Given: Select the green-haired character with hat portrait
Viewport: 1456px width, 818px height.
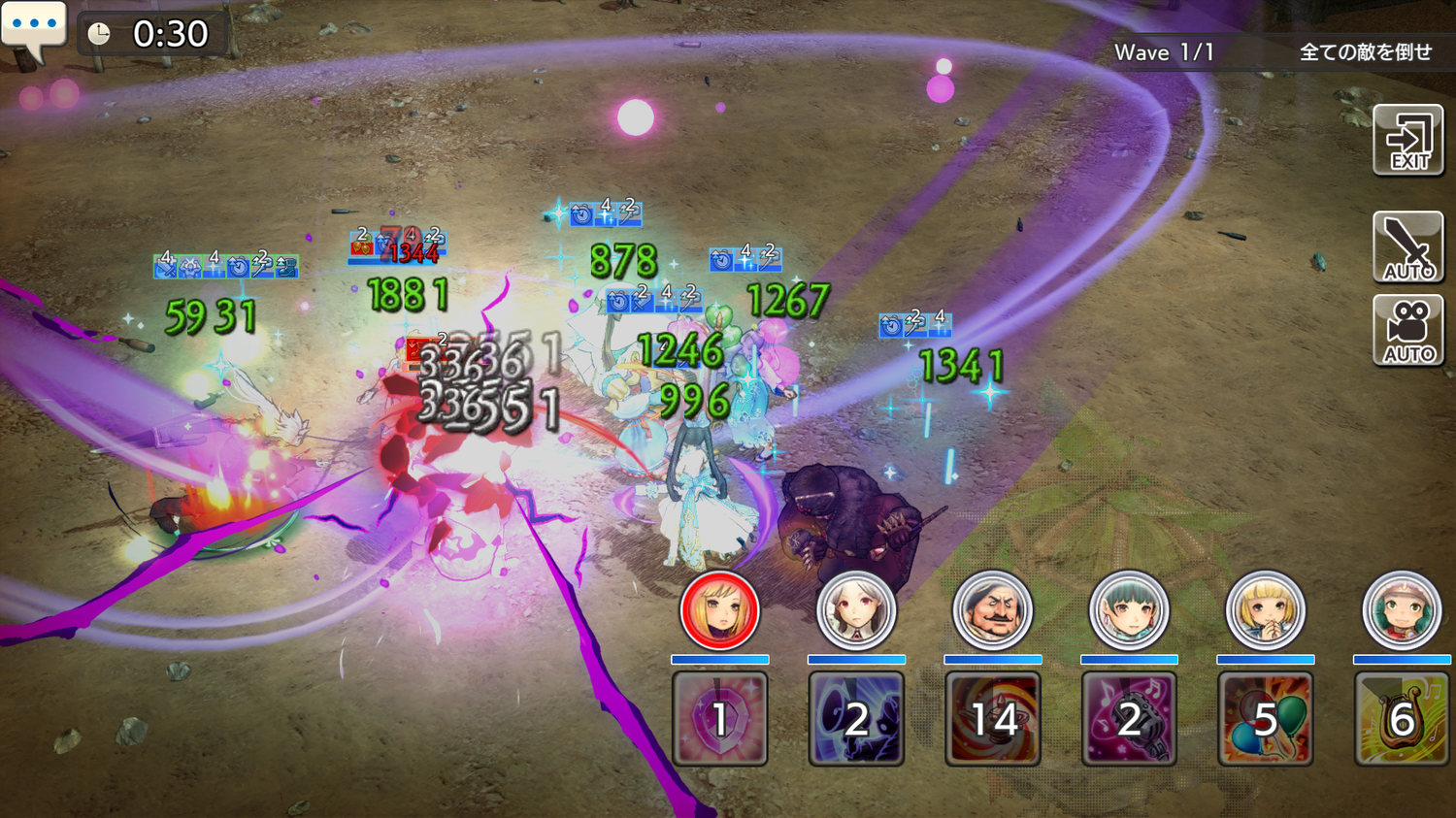Looking at the screenshot, I should coord(1402,610).
